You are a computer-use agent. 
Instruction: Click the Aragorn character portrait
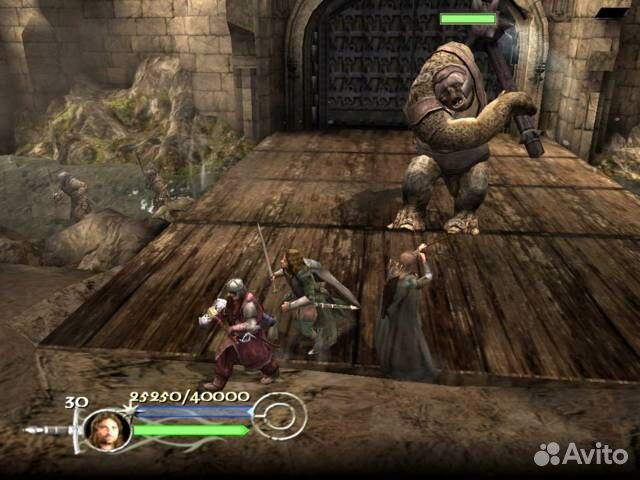pos(106,429)
